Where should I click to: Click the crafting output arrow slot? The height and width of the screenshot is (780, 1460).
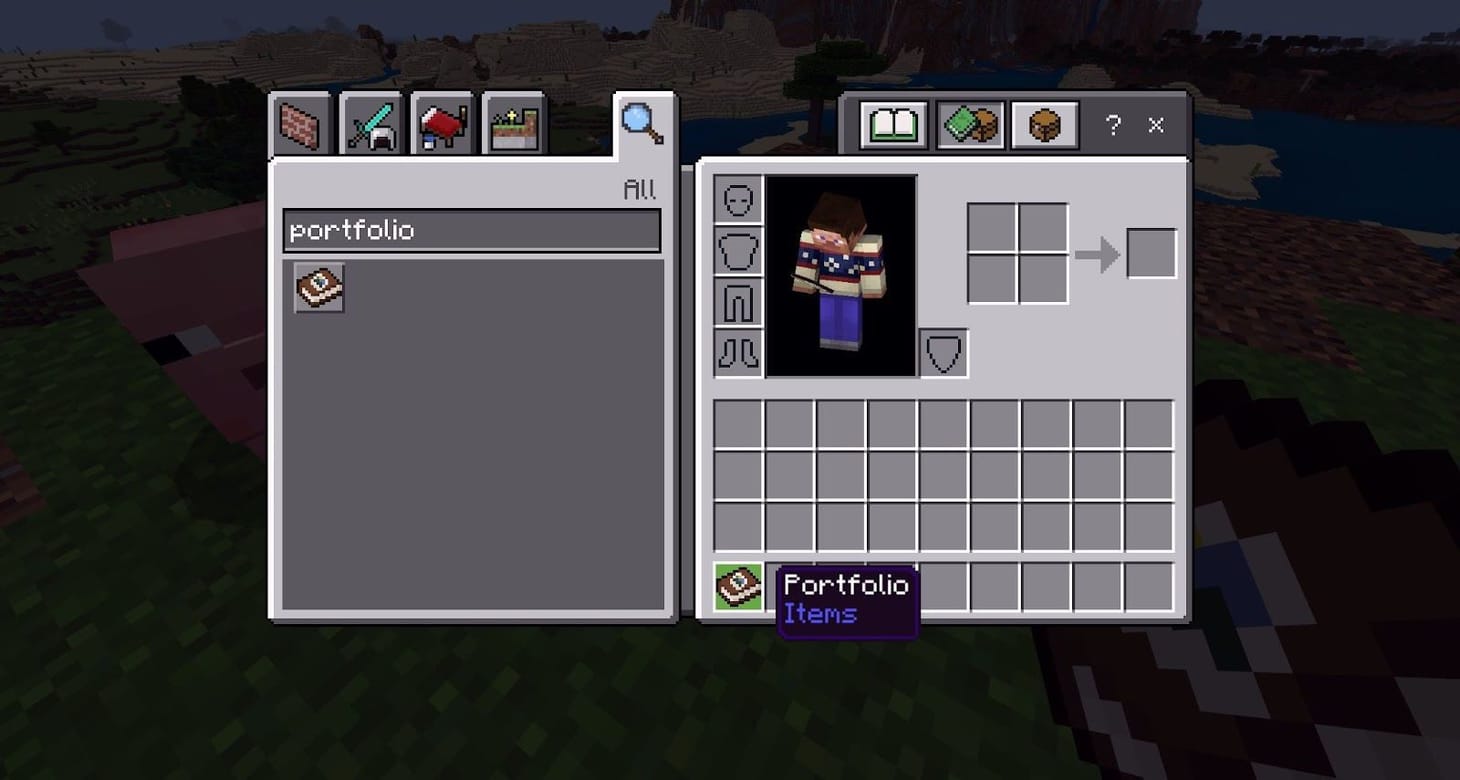pos(1151,252)
